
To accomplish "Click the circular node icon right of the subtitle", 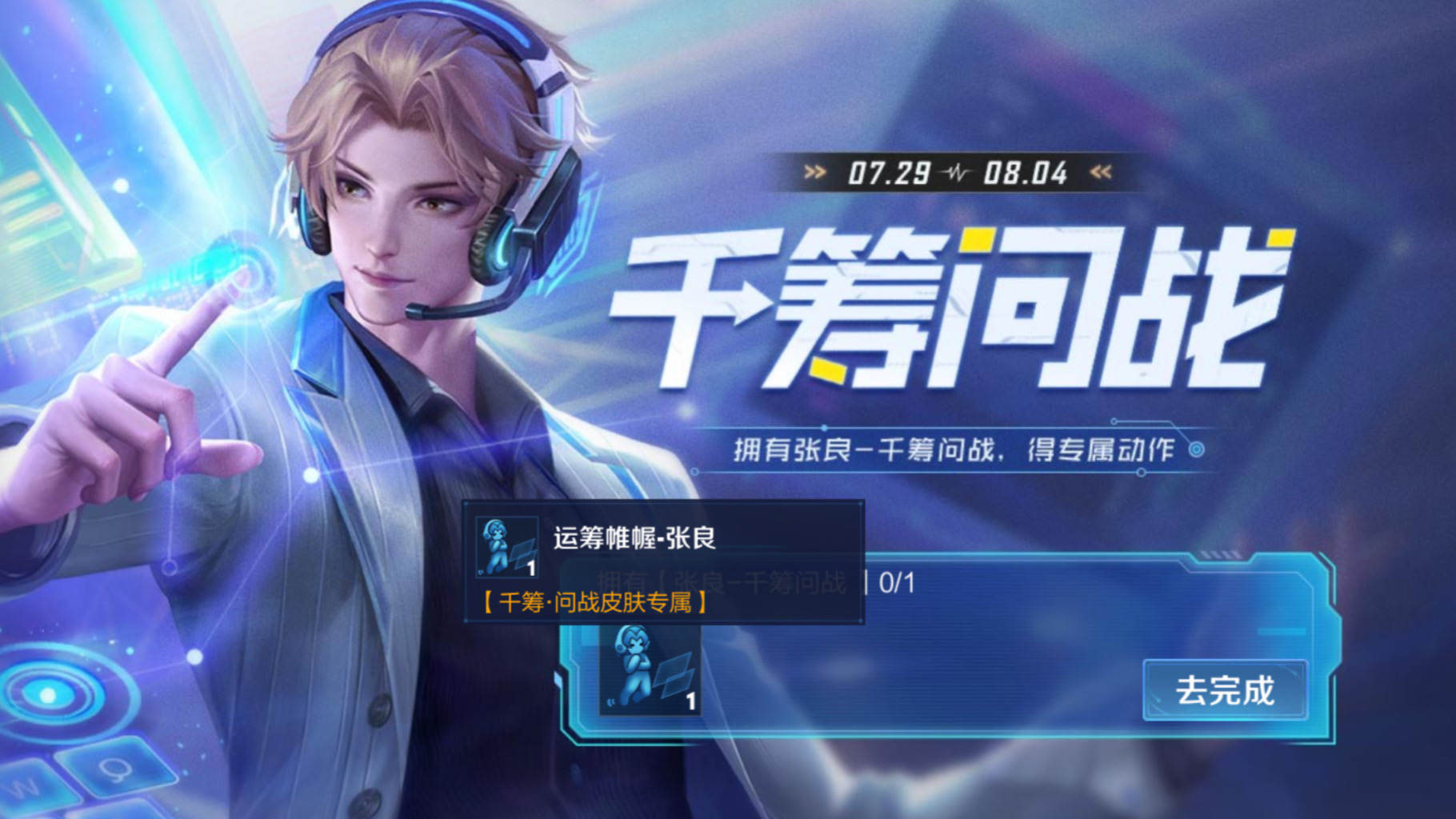I will click(1198, 449).
